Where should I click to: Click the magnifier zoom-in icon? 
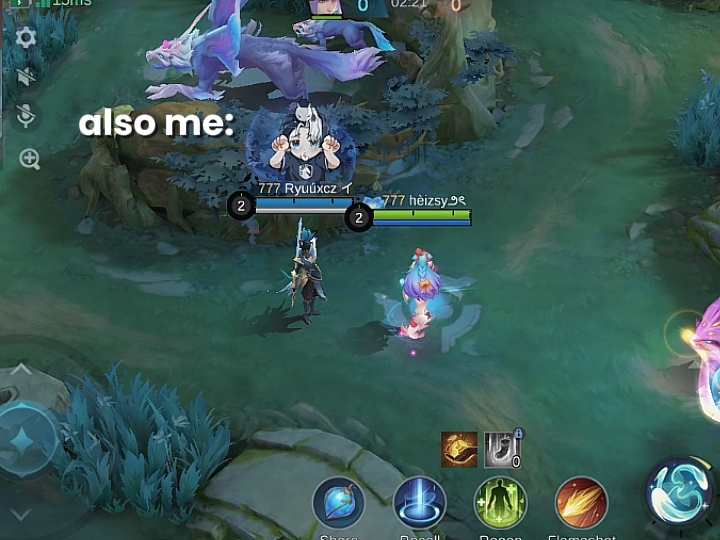[x=29, y=159]
